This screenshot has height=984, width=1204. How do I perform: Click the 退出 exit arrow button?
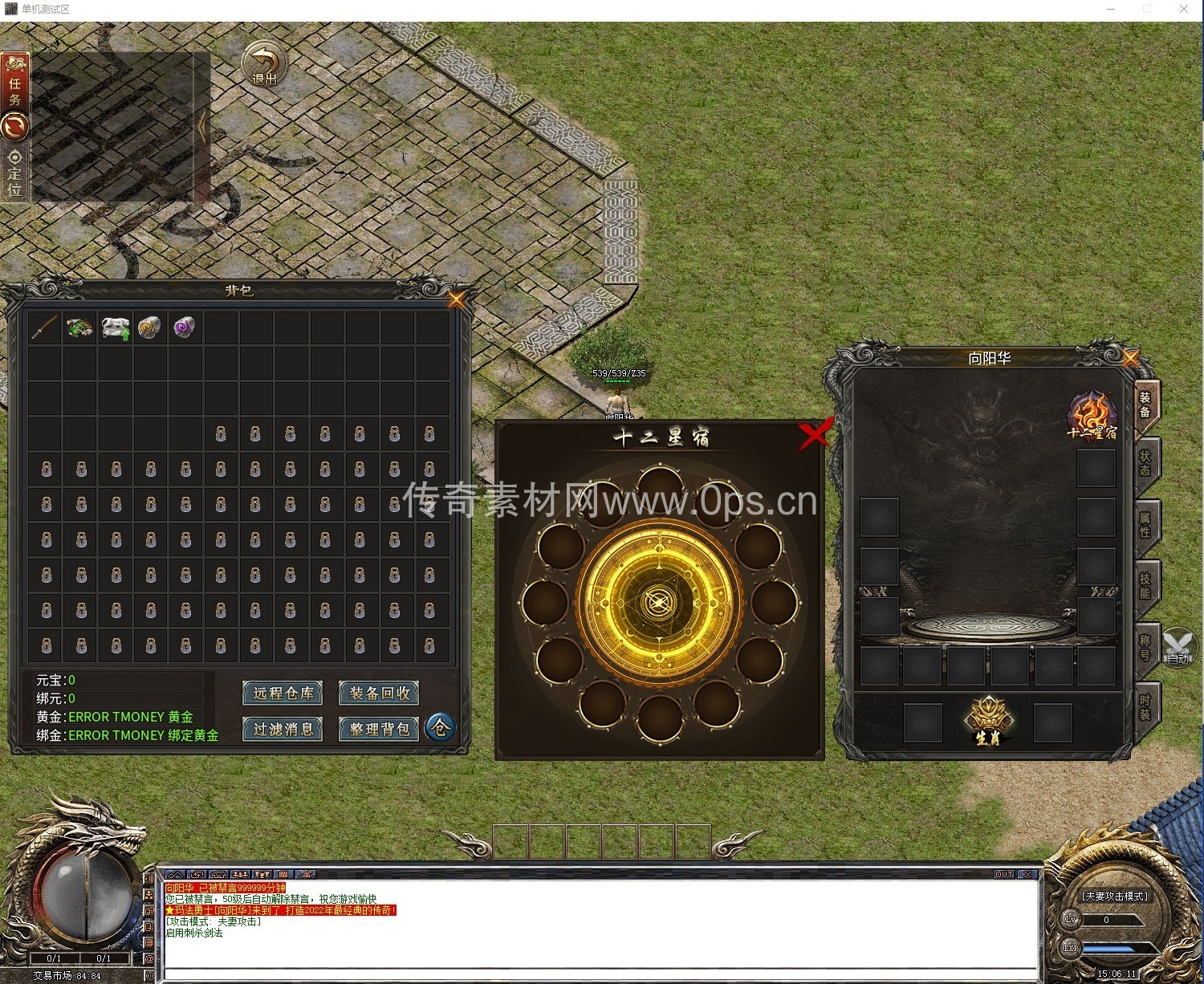(x=264, y=63)
